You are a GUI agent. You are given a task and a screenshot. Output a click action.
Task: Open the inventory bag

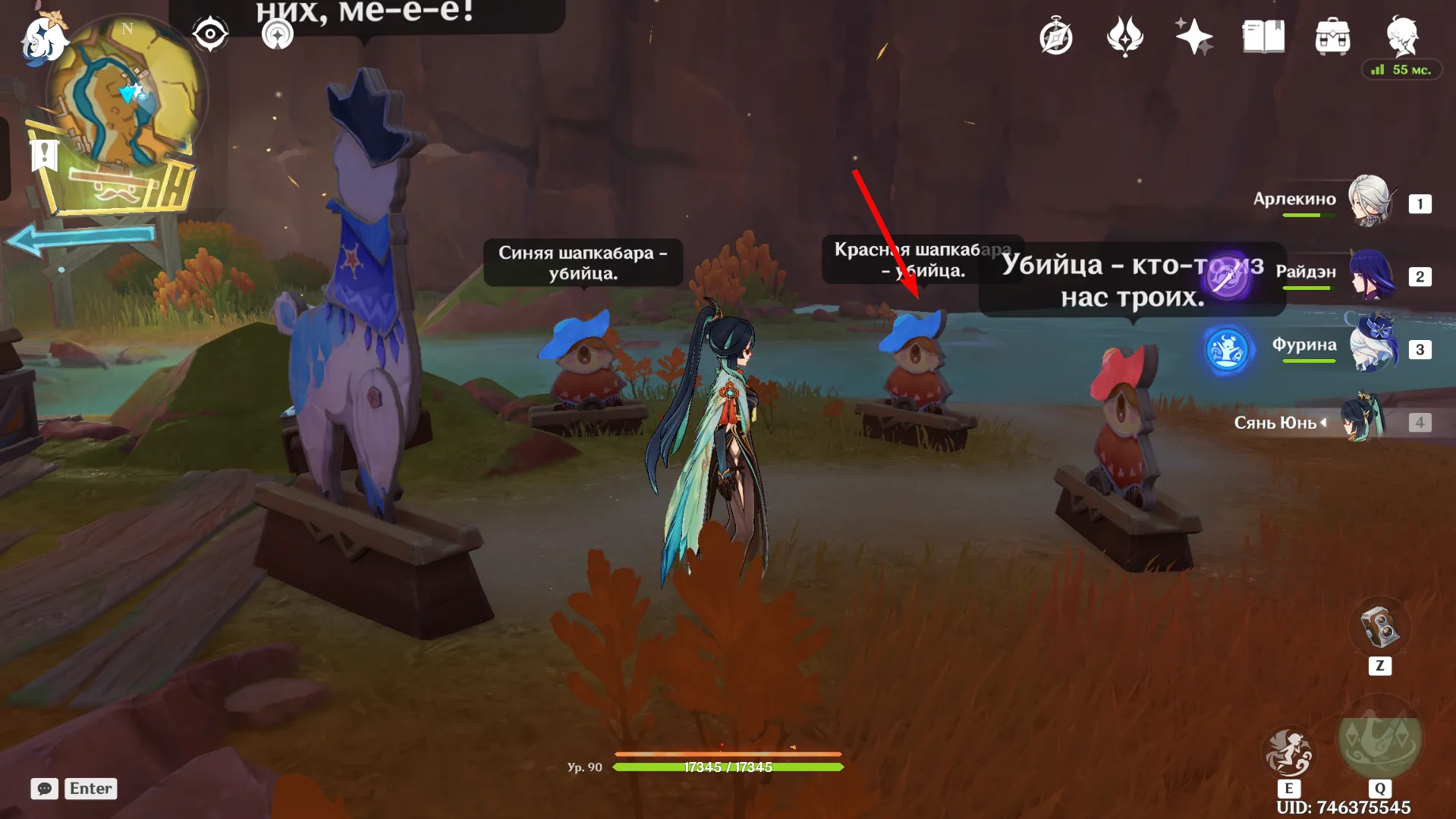coord(1332,36)
